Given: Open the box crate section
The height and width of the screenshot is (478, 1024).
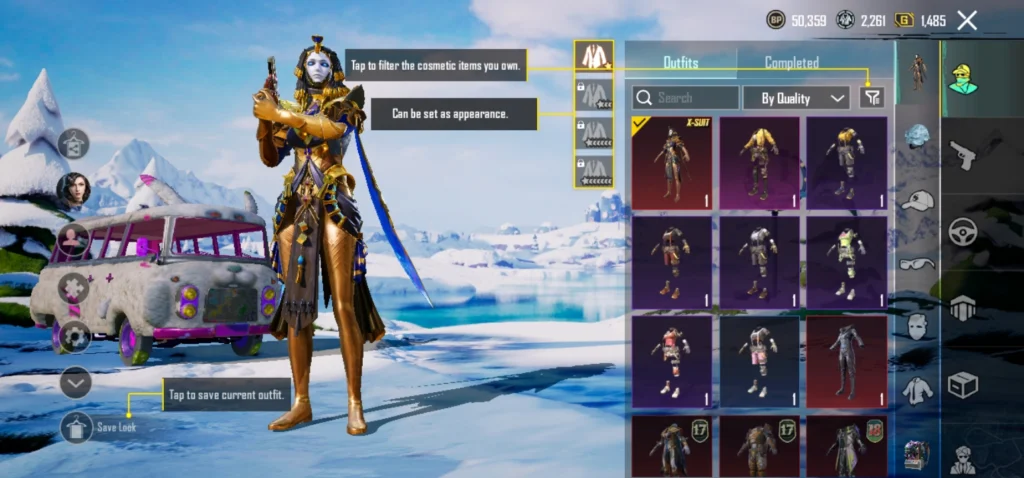Looking at the screenshot, I should (963, 384).
